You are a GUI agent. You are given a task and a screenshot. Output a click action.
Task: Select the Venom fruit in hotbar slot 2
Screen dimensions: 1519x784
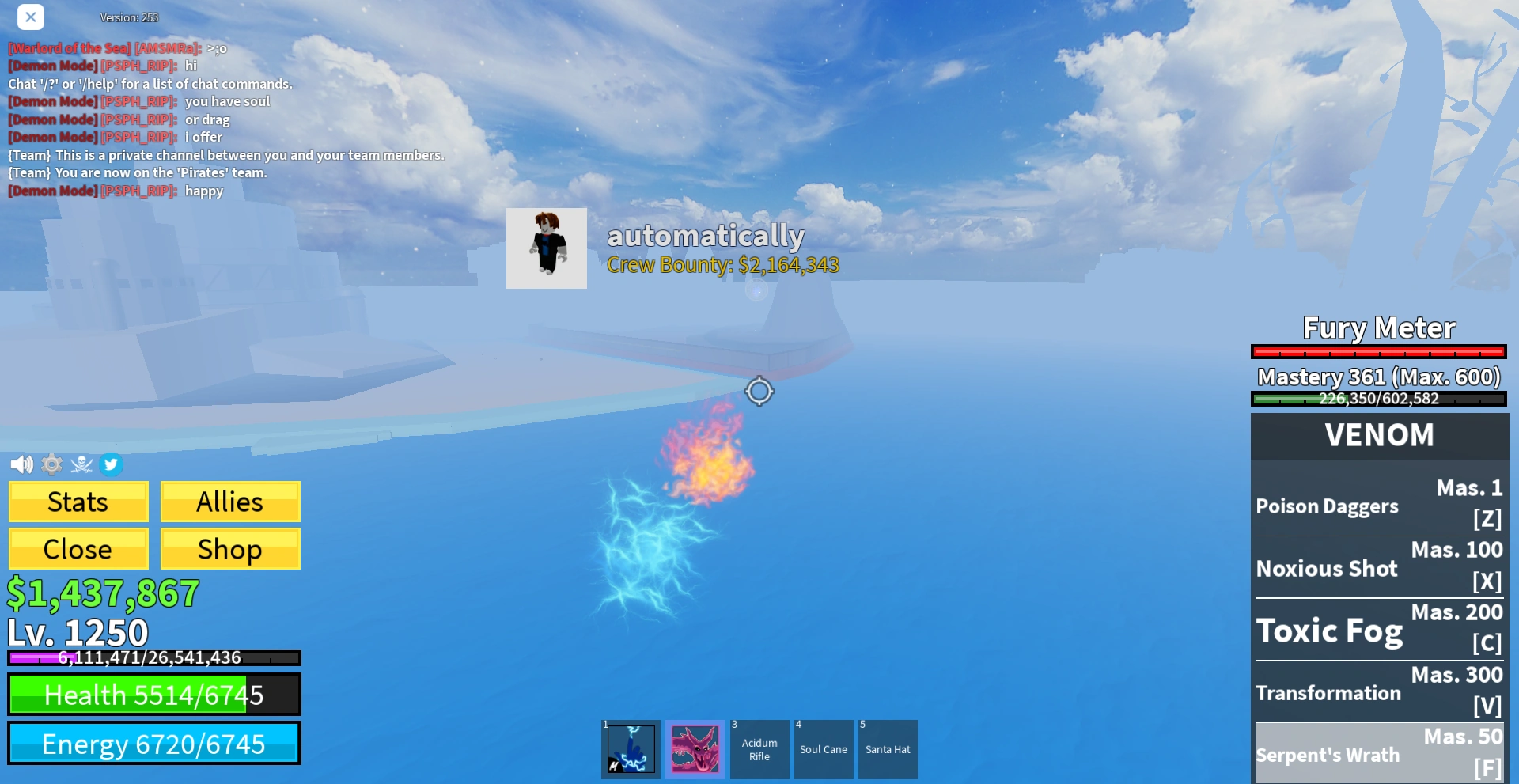pos(695,748)
